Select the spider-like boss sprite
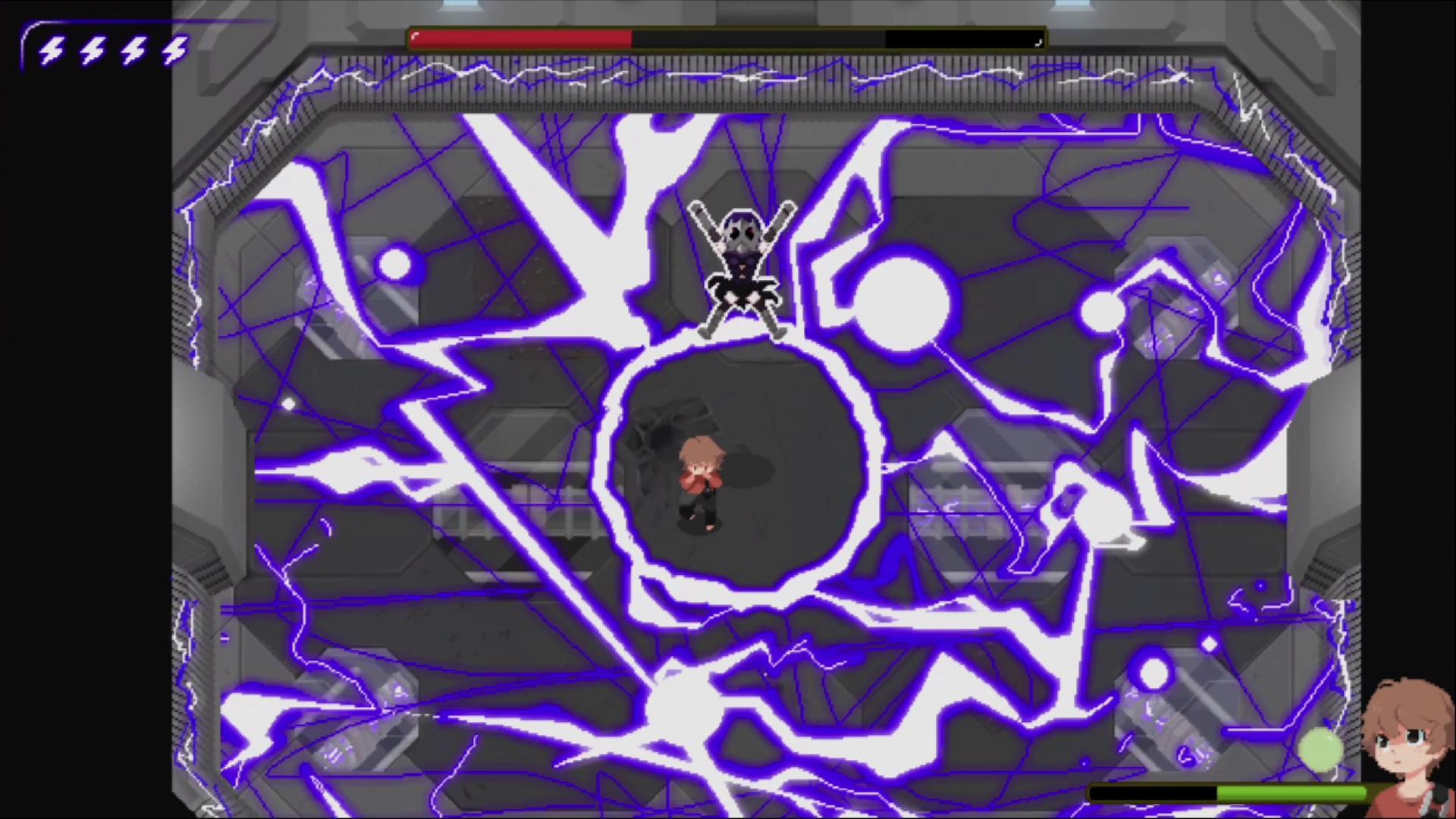1456x819 pixels. (743, 265)
